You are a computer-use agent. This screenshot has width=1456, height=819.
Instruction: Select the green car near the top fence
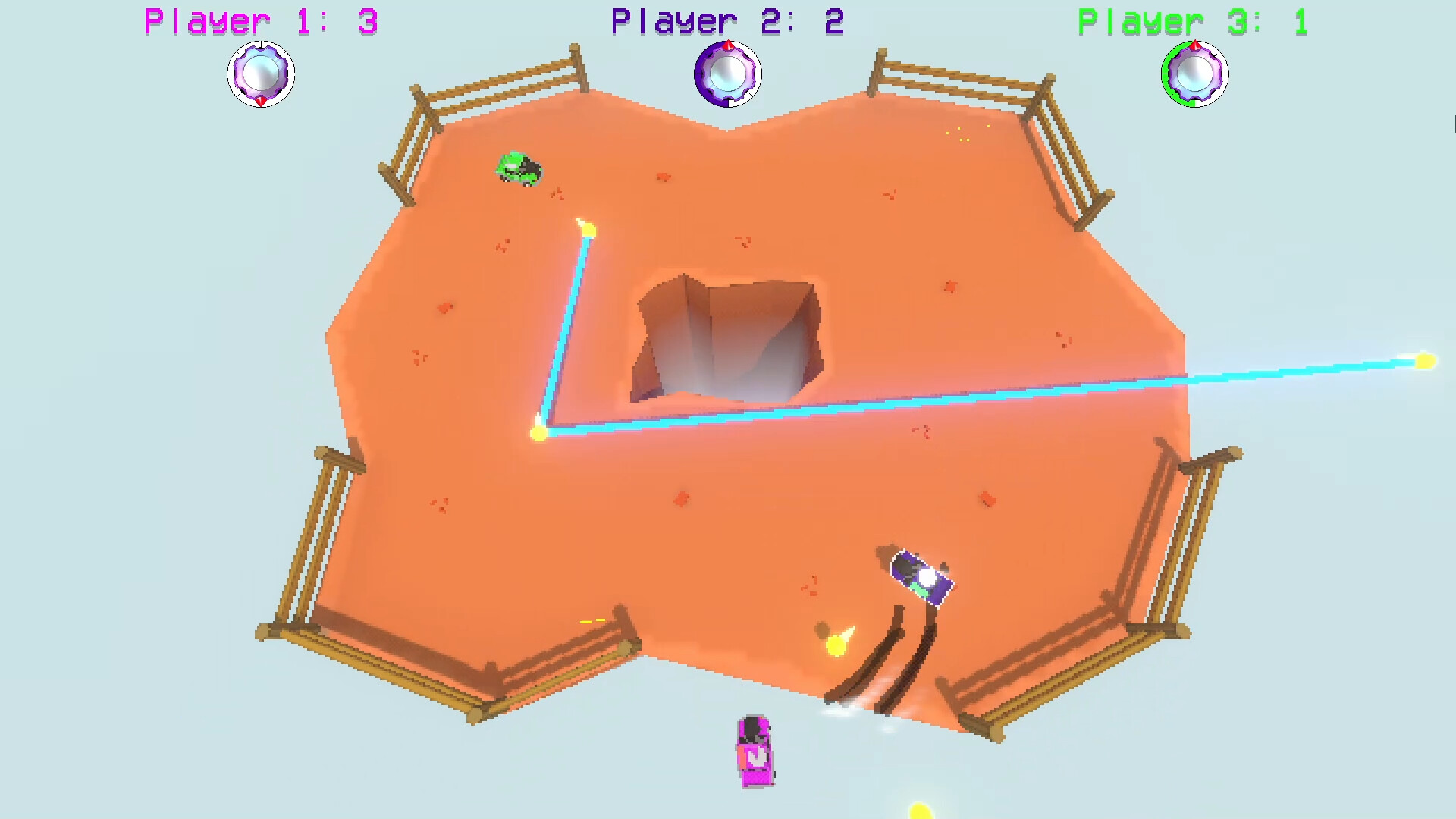(518, 168)
